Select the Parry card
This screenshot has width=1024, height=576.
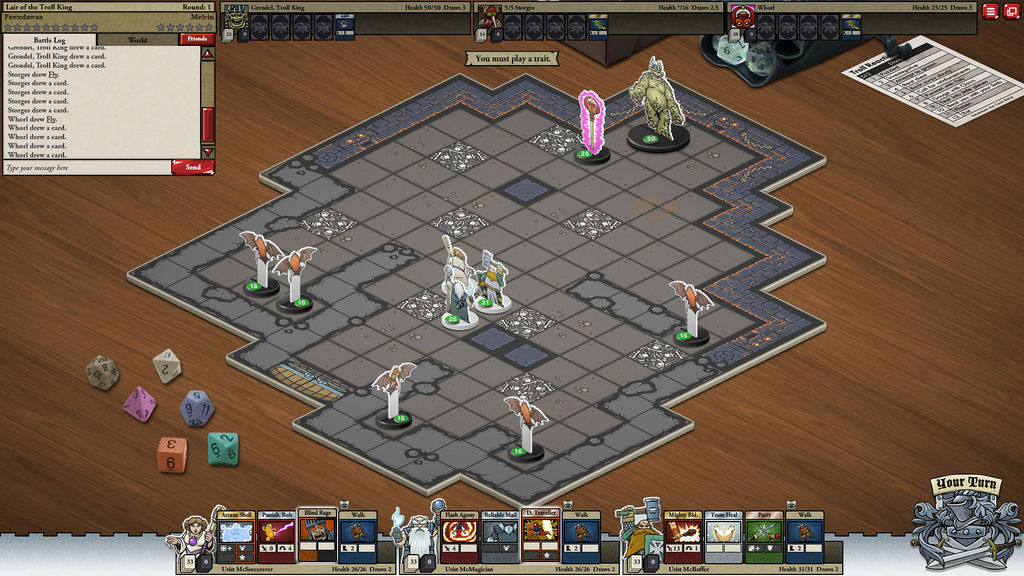tap(763, 537)
